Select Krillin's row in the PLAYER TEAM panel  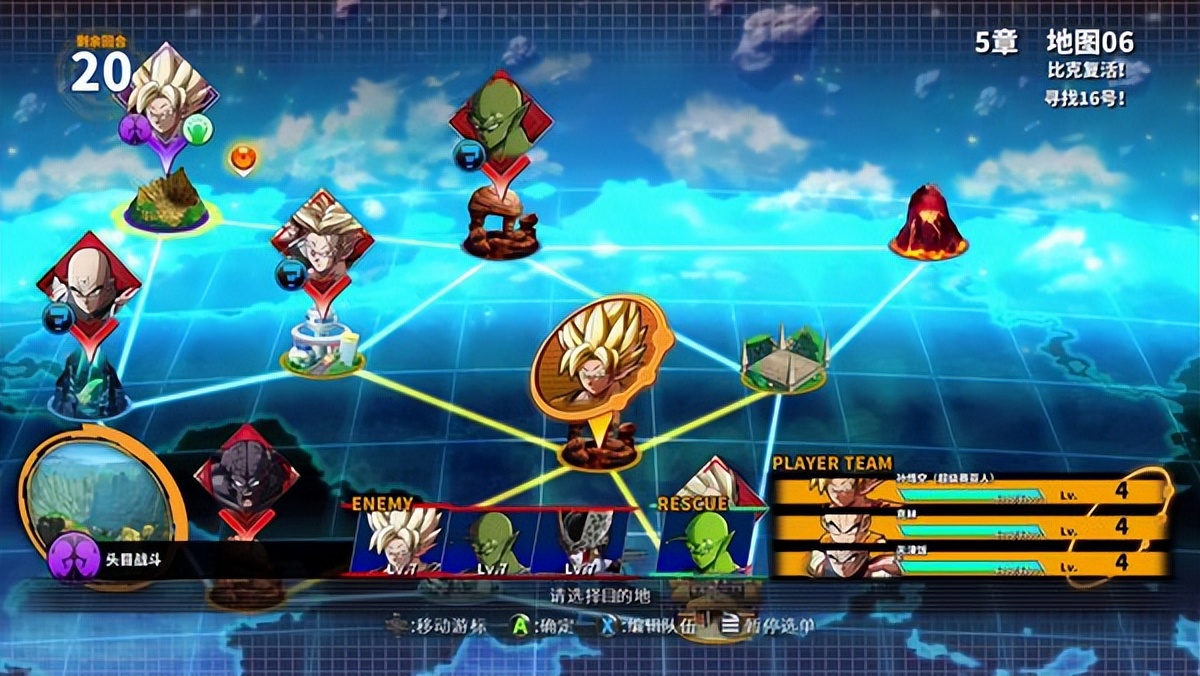click(x=970, y=527)
